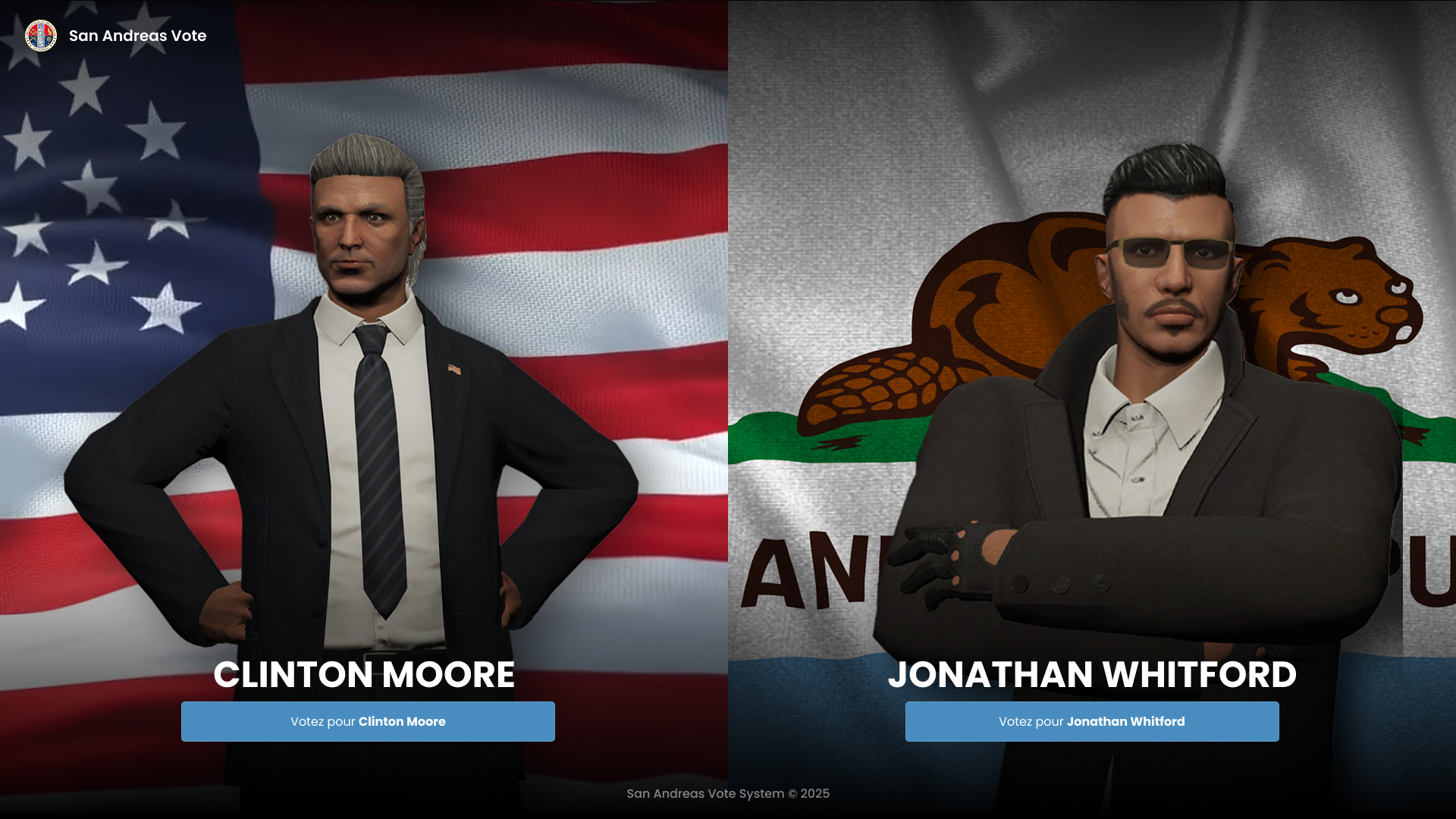Click the San Andreas Vote seal logo
1456x819 pixels.
(41, 36)
